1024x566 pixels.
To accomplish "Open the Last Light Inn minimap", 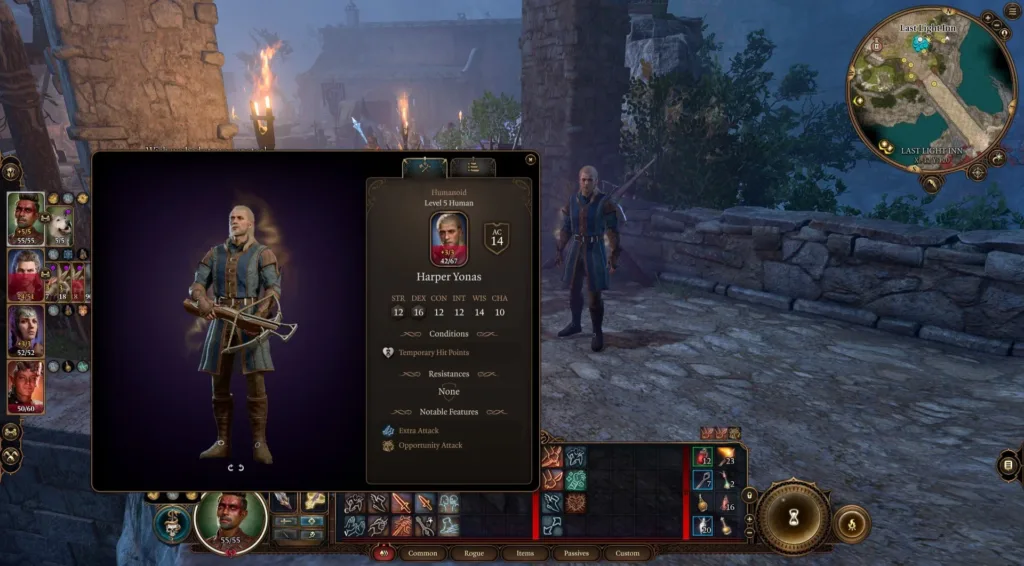I will click(930, 90).
